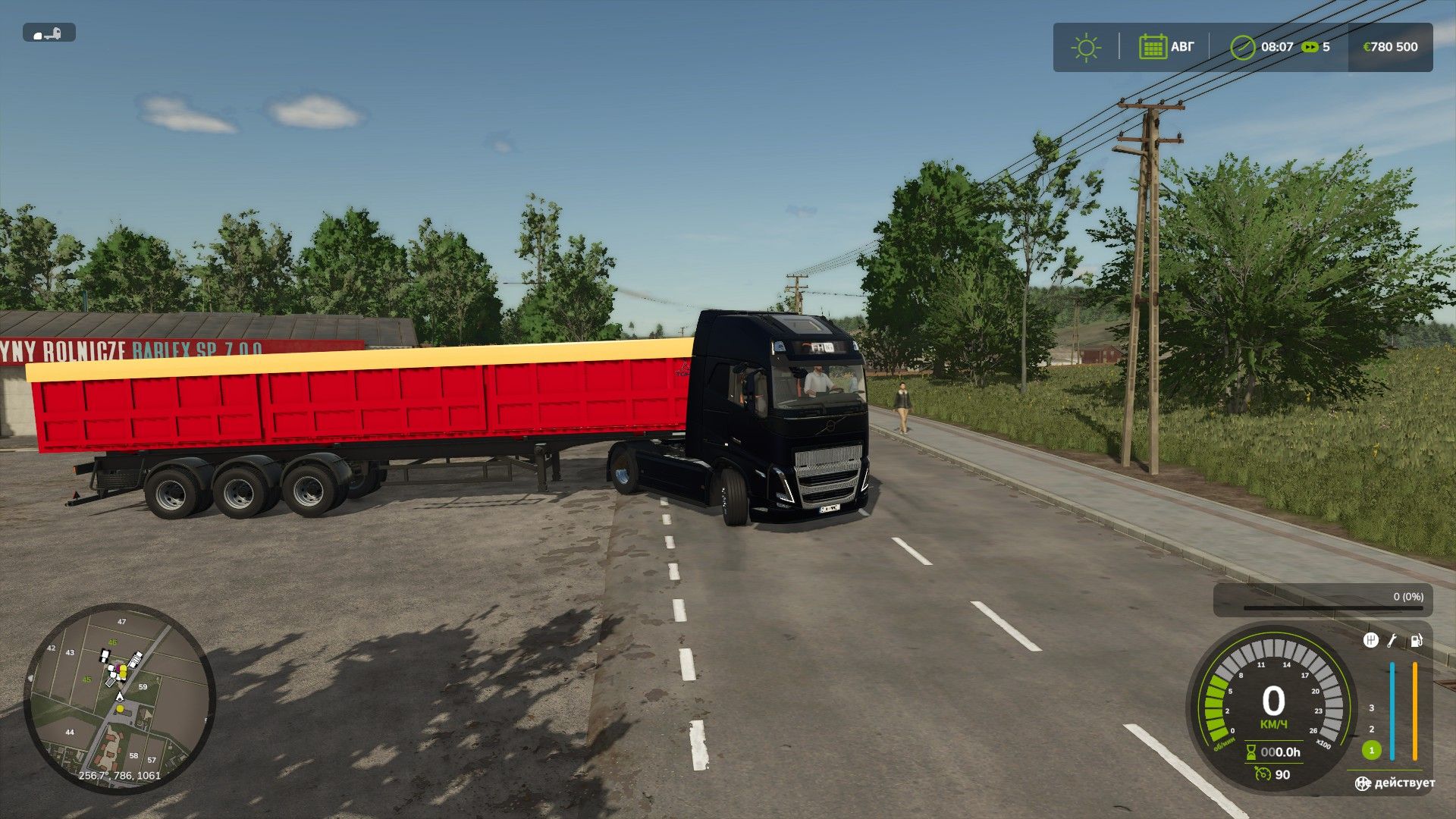Click the hourglass operating hours icon
Viewport: 1456px width, 819px height.
[x=1250, y=752]
